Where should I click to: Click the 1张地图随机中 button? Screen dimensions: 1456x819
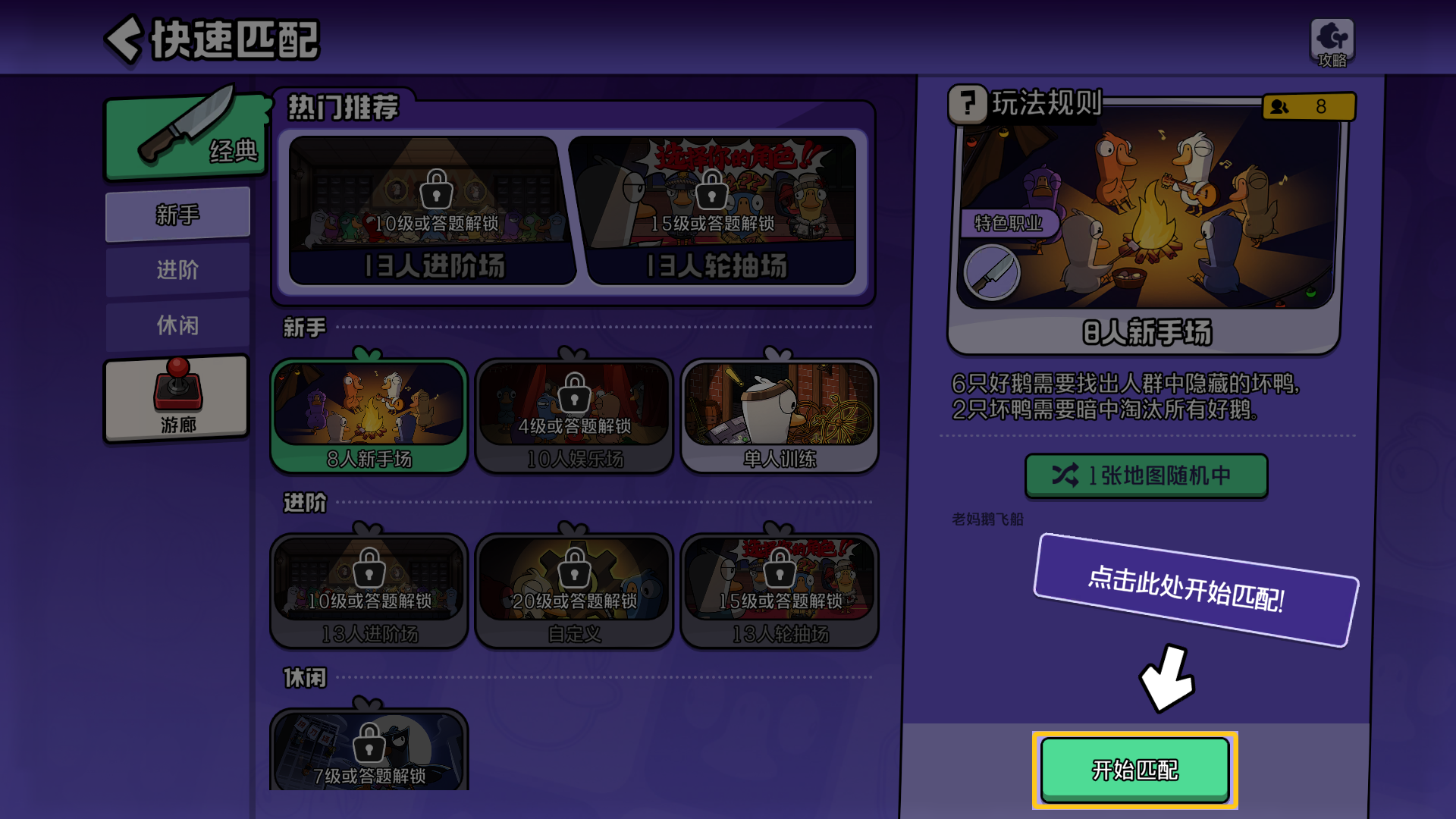1146,475
